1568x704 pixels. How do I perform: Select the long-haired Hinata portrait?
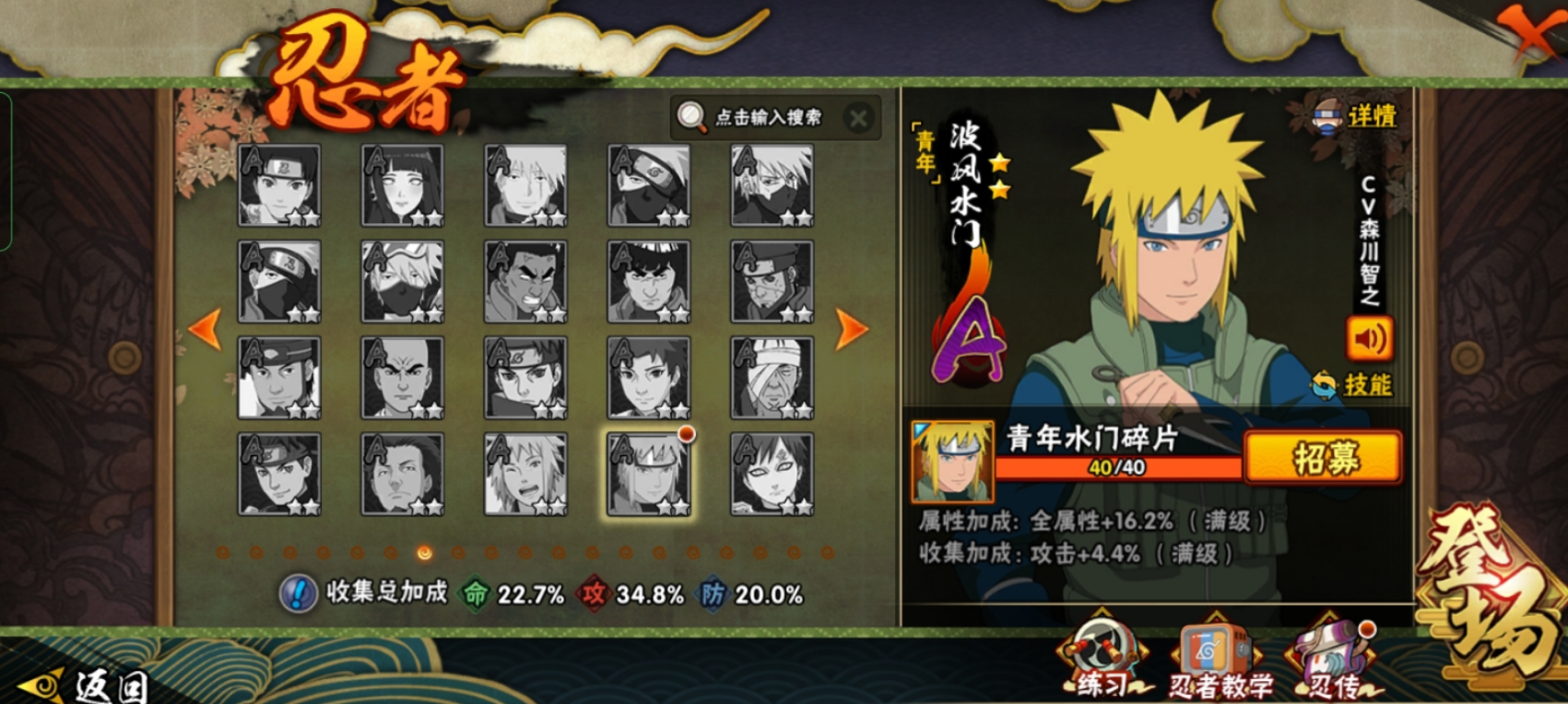[x=403, y=185]
